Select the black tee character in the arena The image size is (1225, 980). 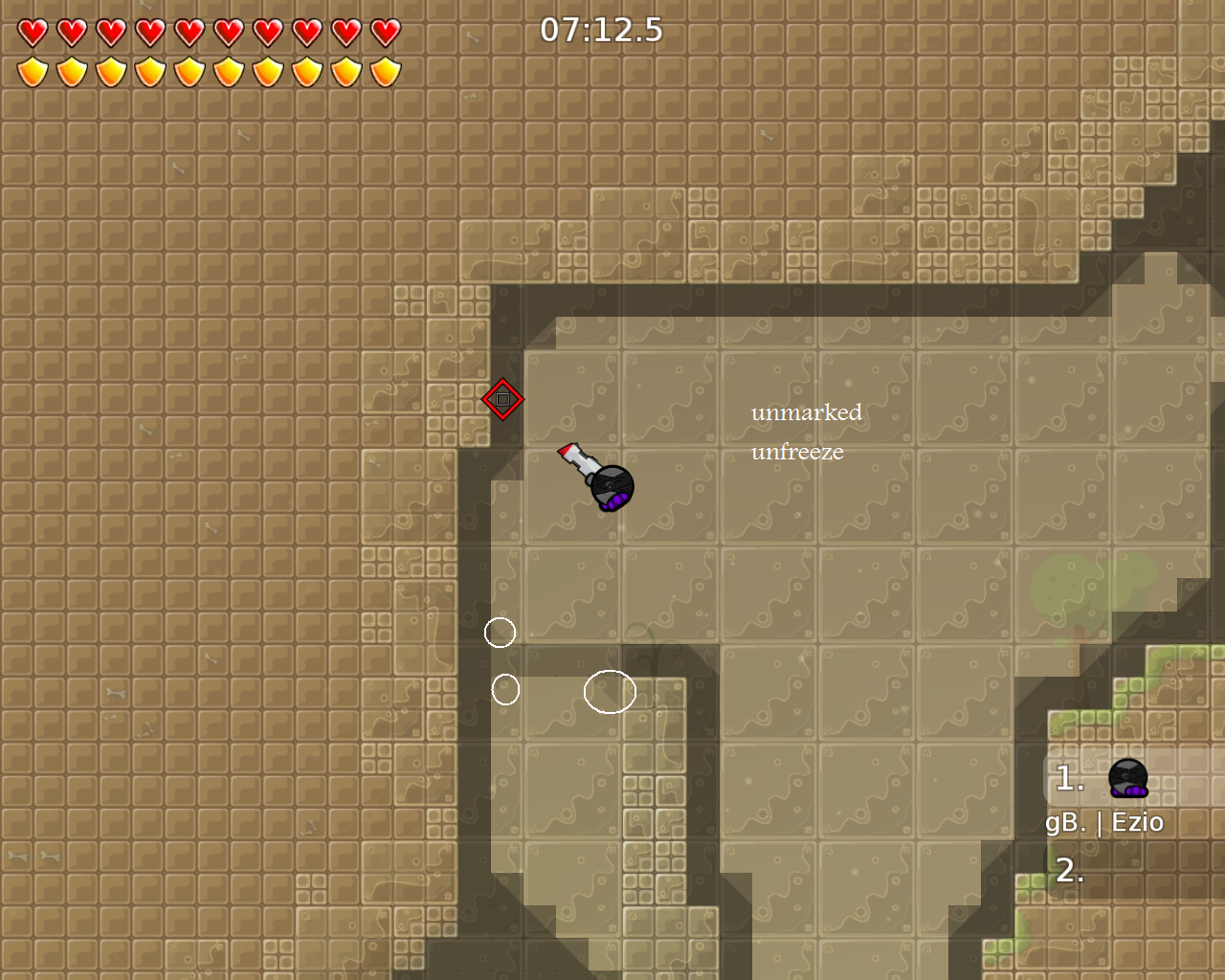pos(612,486)
